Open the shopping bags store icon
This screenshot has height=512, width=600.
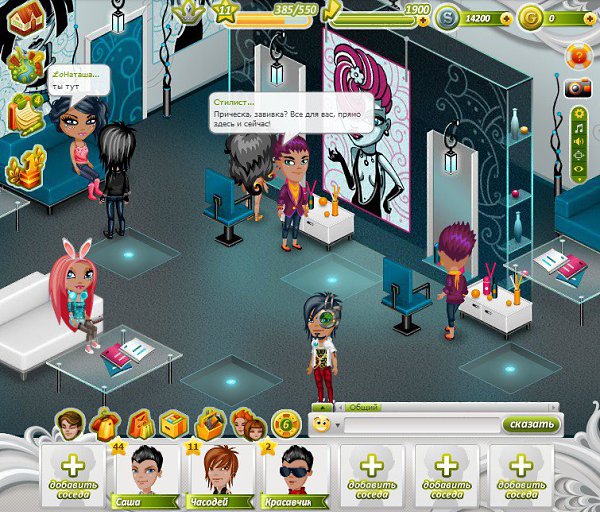pos(140,424)
